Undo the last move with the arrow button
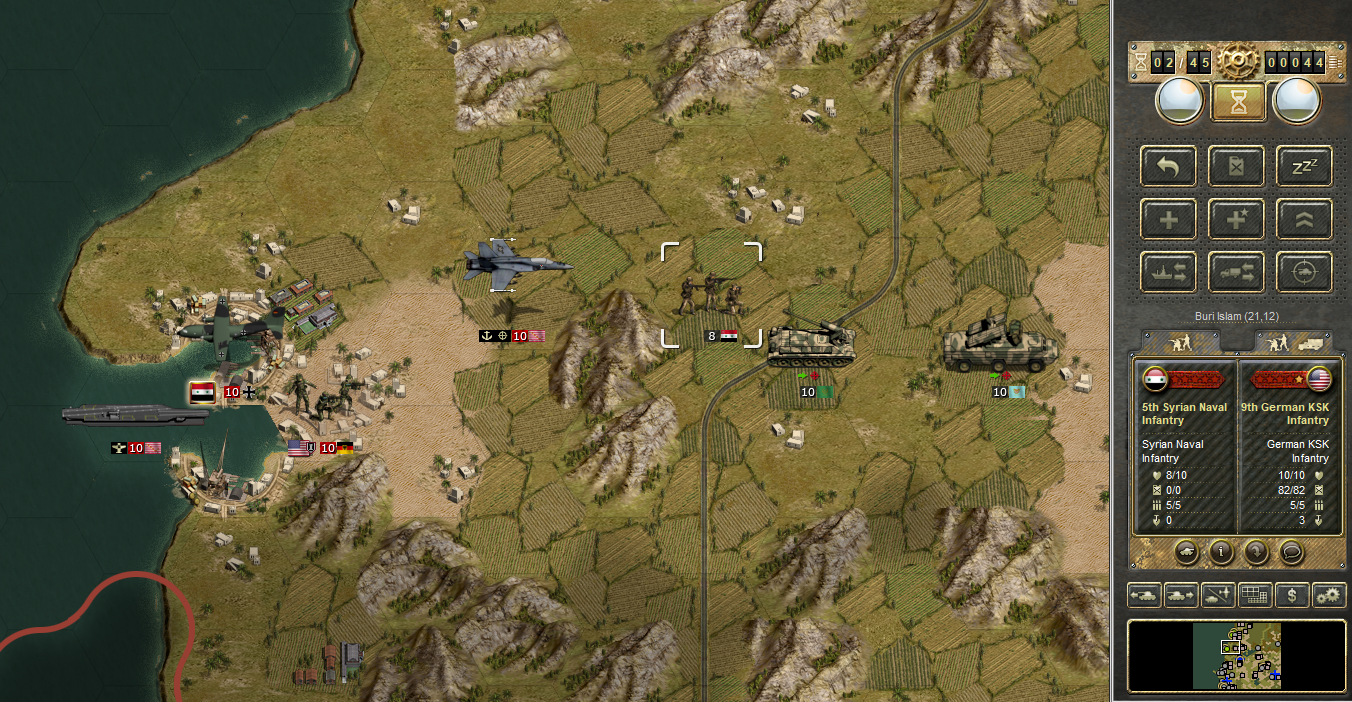Screen dimensions: 1352x702 [x=1168, y=166]
